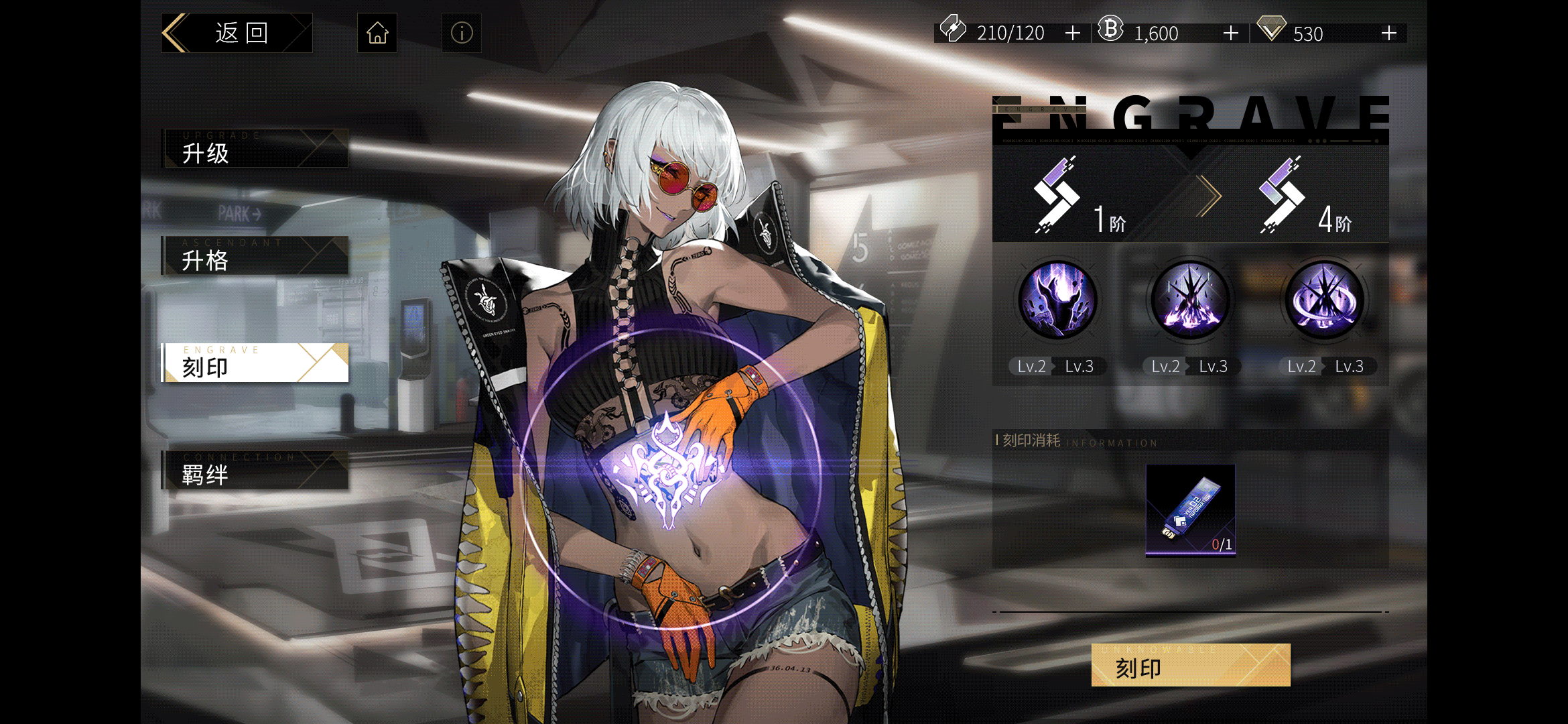Switch to the 升格 ascendant tab
Screen dimensions: 1568x724
click(x=255, y=255)
